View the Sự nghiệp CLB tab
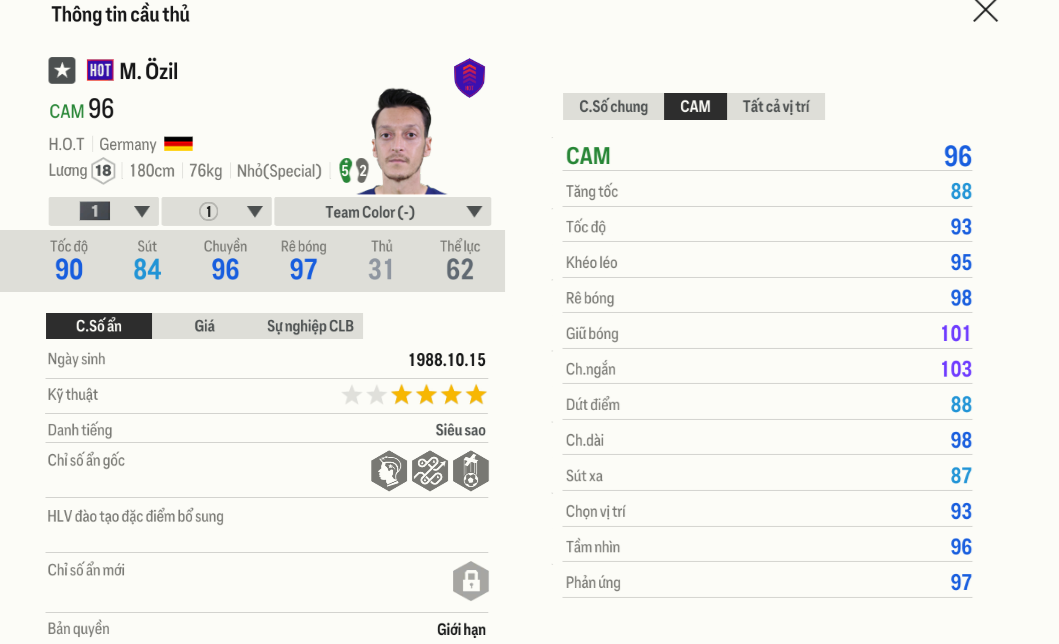This screenshot has height=644, width=1059. pos(310,326)
